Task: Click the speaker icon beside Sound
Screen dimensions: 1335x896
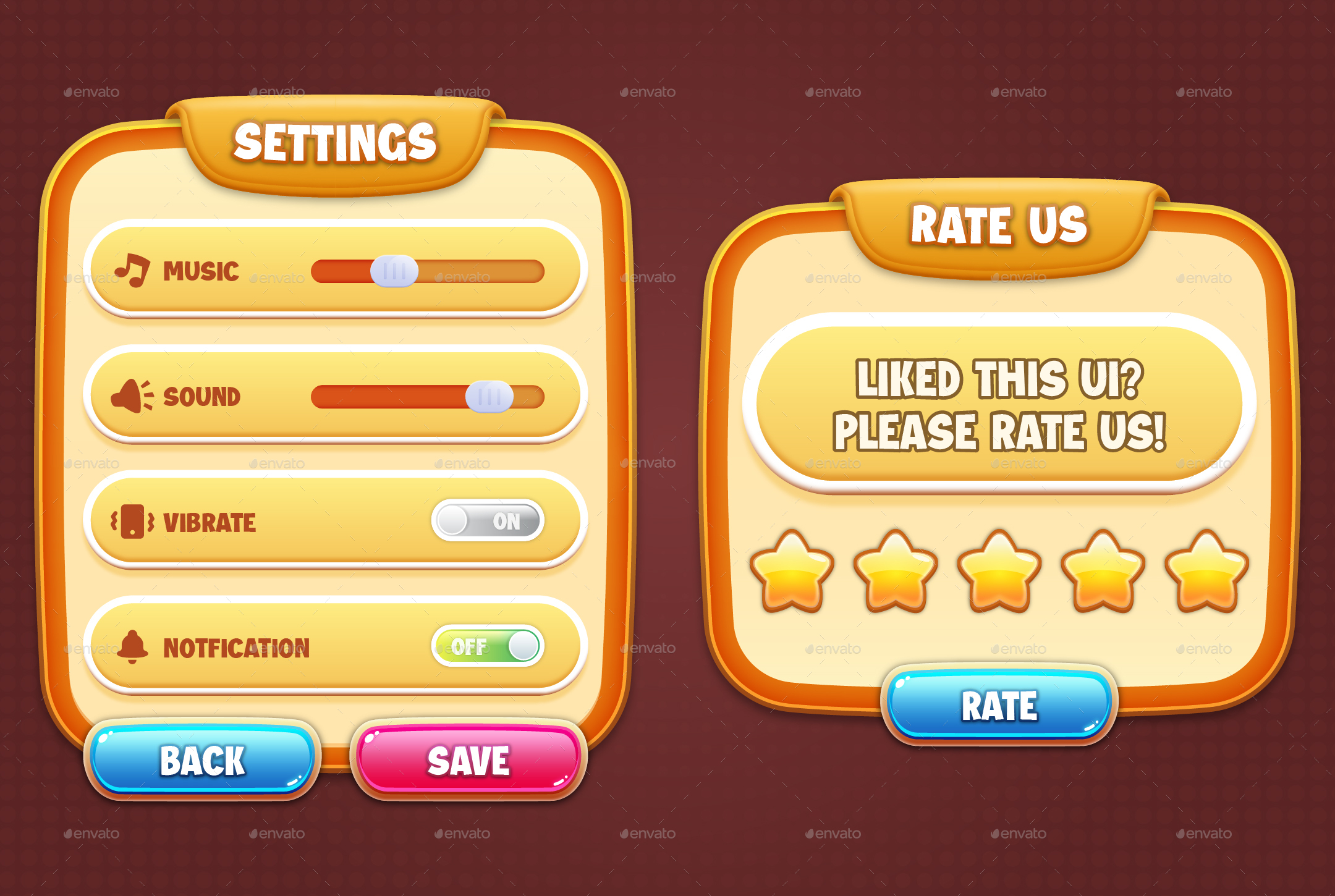Action: click(129, 395)
